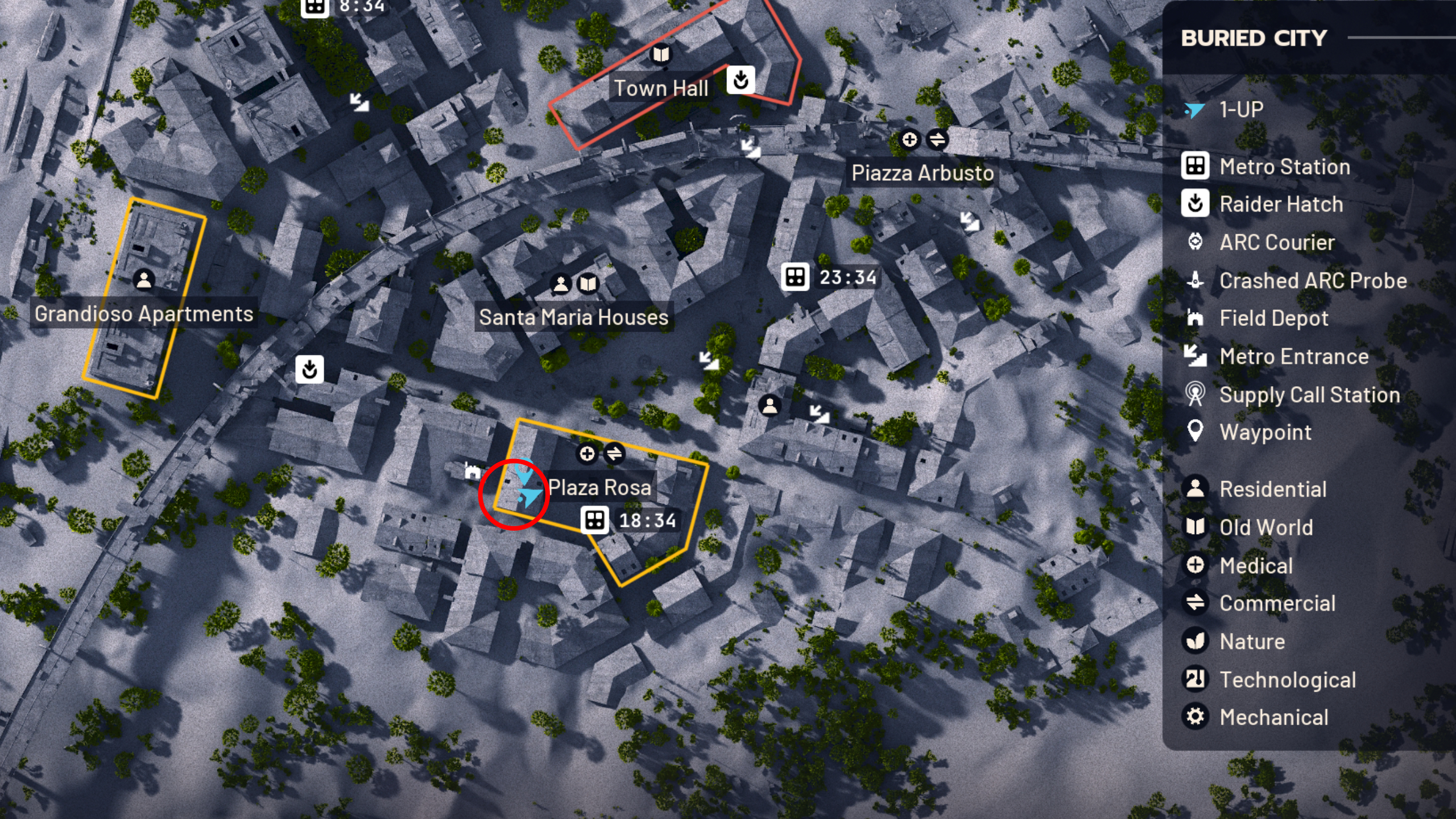1456x819 pixels.
Task: Click the ARC Courier legend icon
Action: (1196, 242)
